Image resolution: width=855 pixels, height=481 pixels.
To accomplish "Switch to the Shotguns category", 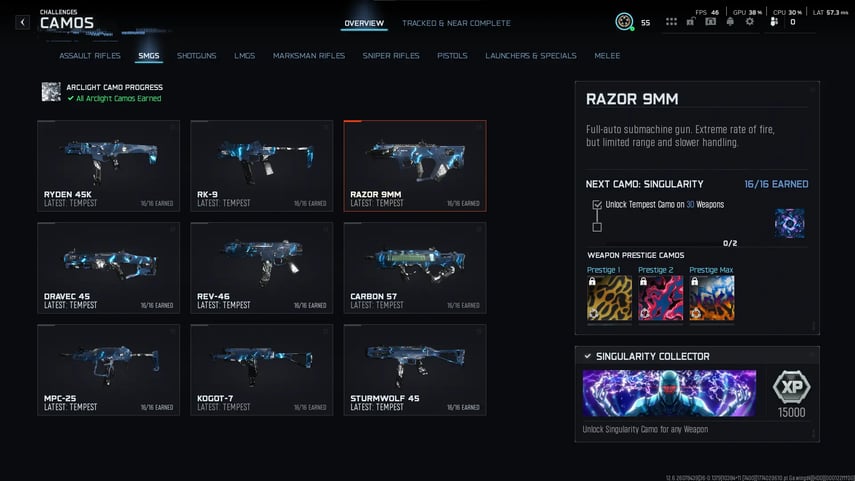I will click(197, 56).
